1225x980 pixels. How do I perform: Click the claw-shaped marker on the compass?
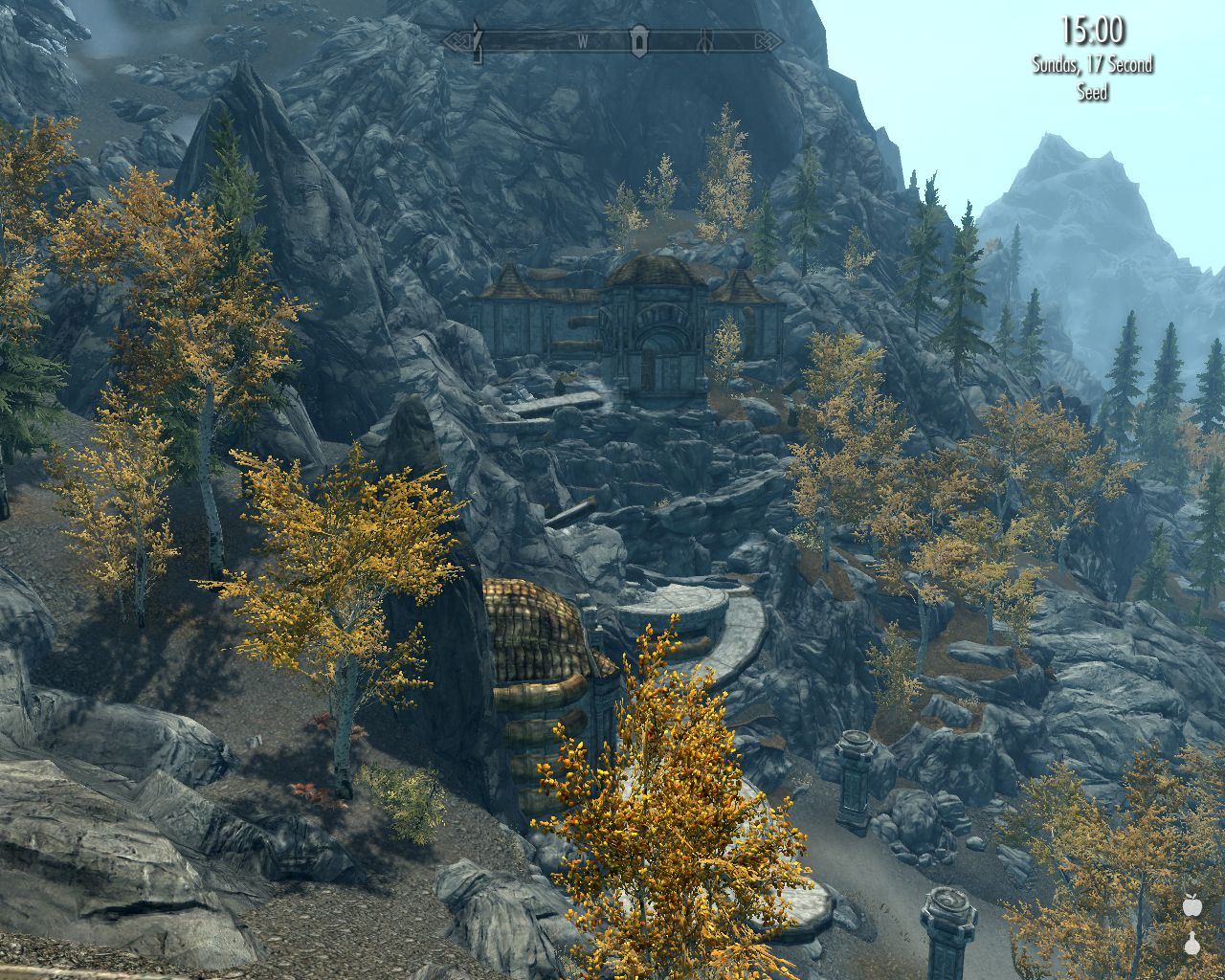(706, 41)
